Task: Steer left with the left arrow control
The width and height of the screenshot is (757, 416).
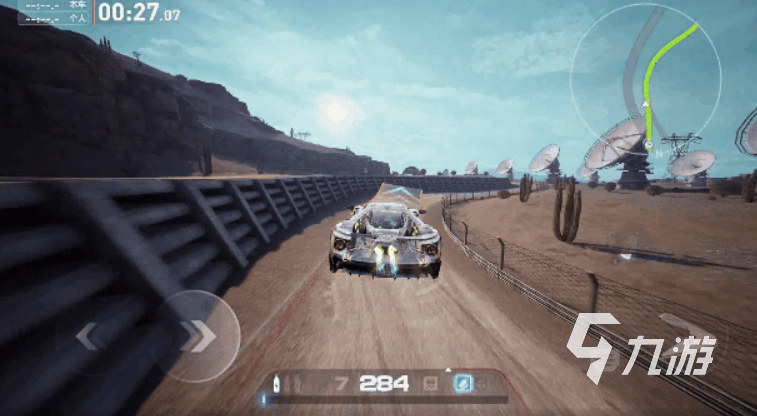Action: point(89,337)
